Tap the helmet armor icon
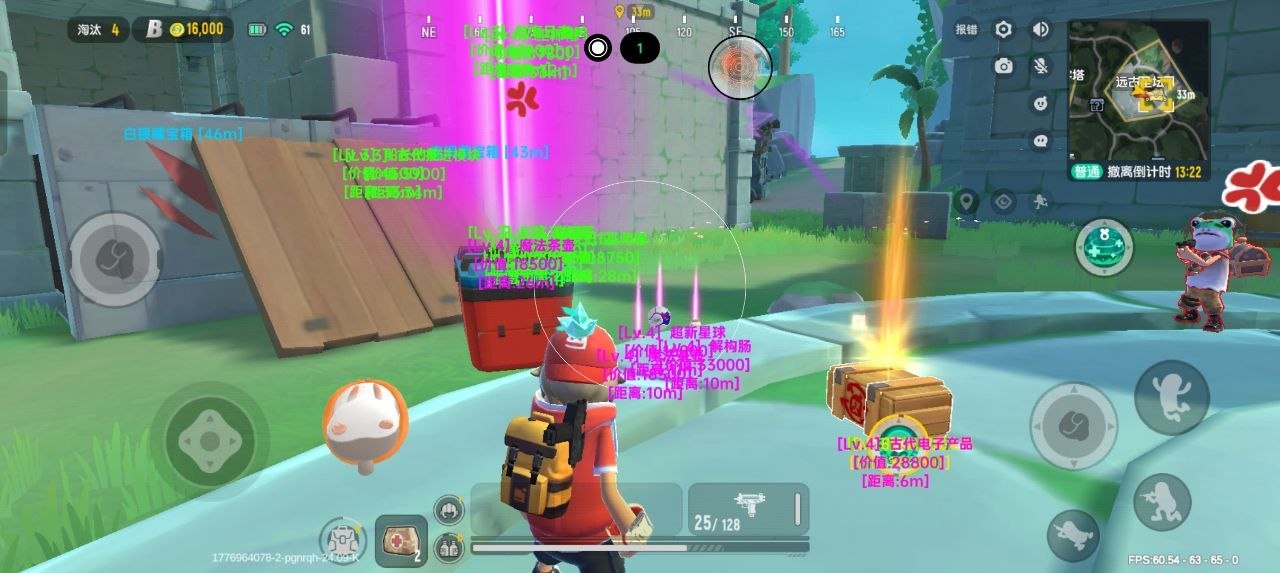The height and width of the screenshot is (573, 1280). point(449,510)
